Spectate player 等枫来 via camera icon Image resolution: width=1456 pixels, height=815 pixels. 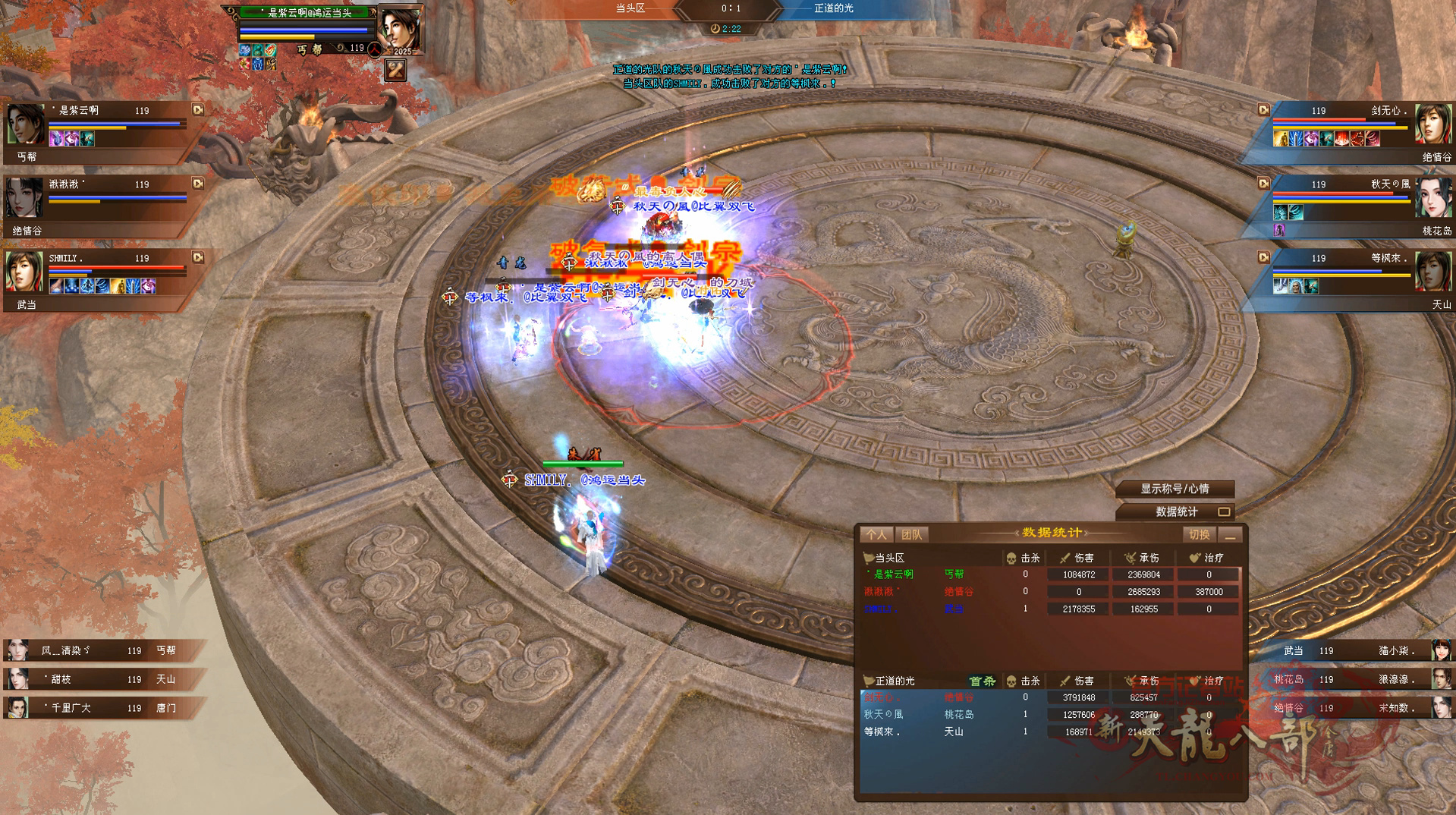point(1263,258)
